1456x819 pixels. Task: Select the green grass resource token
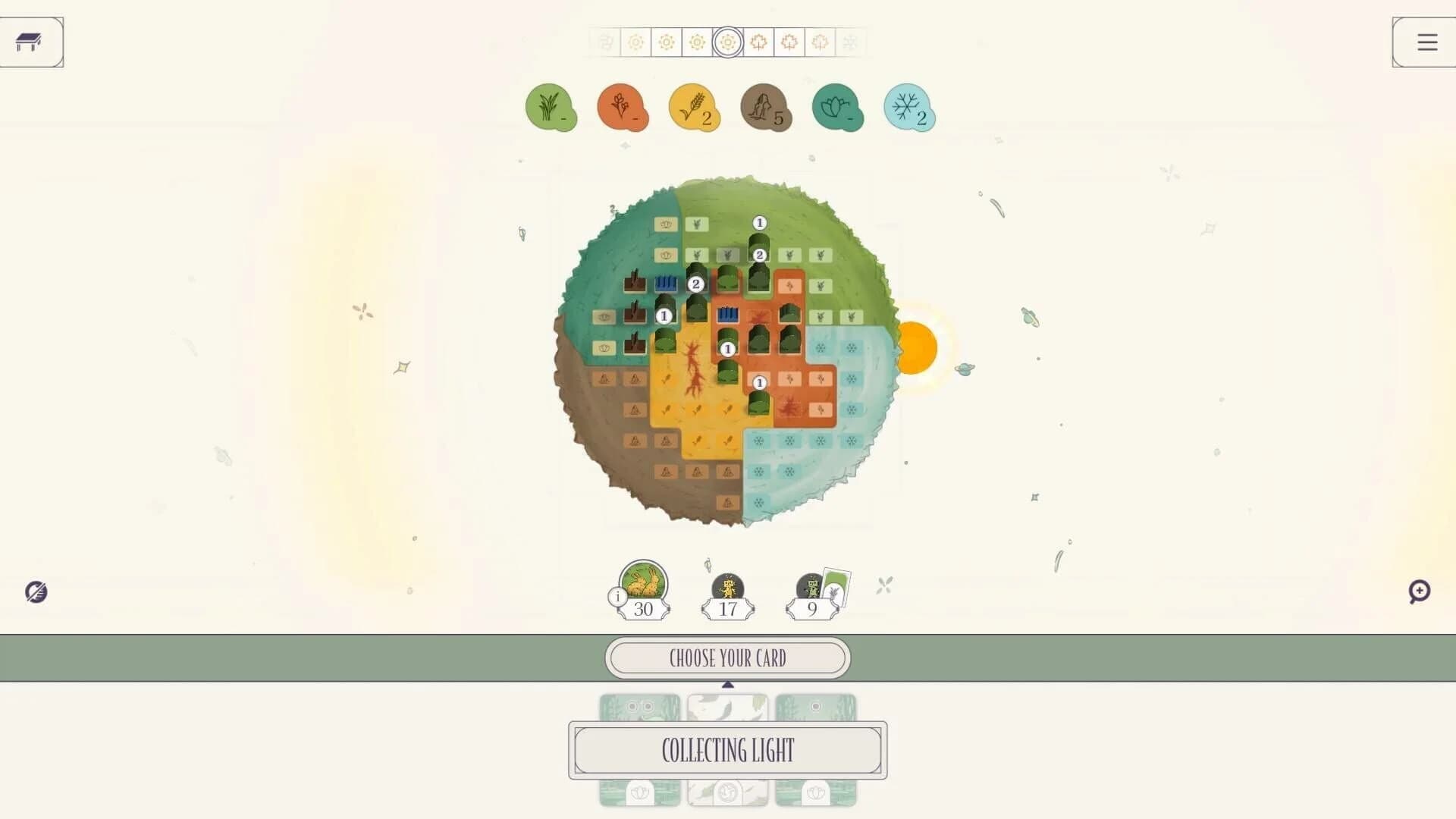tap(551, 108)
